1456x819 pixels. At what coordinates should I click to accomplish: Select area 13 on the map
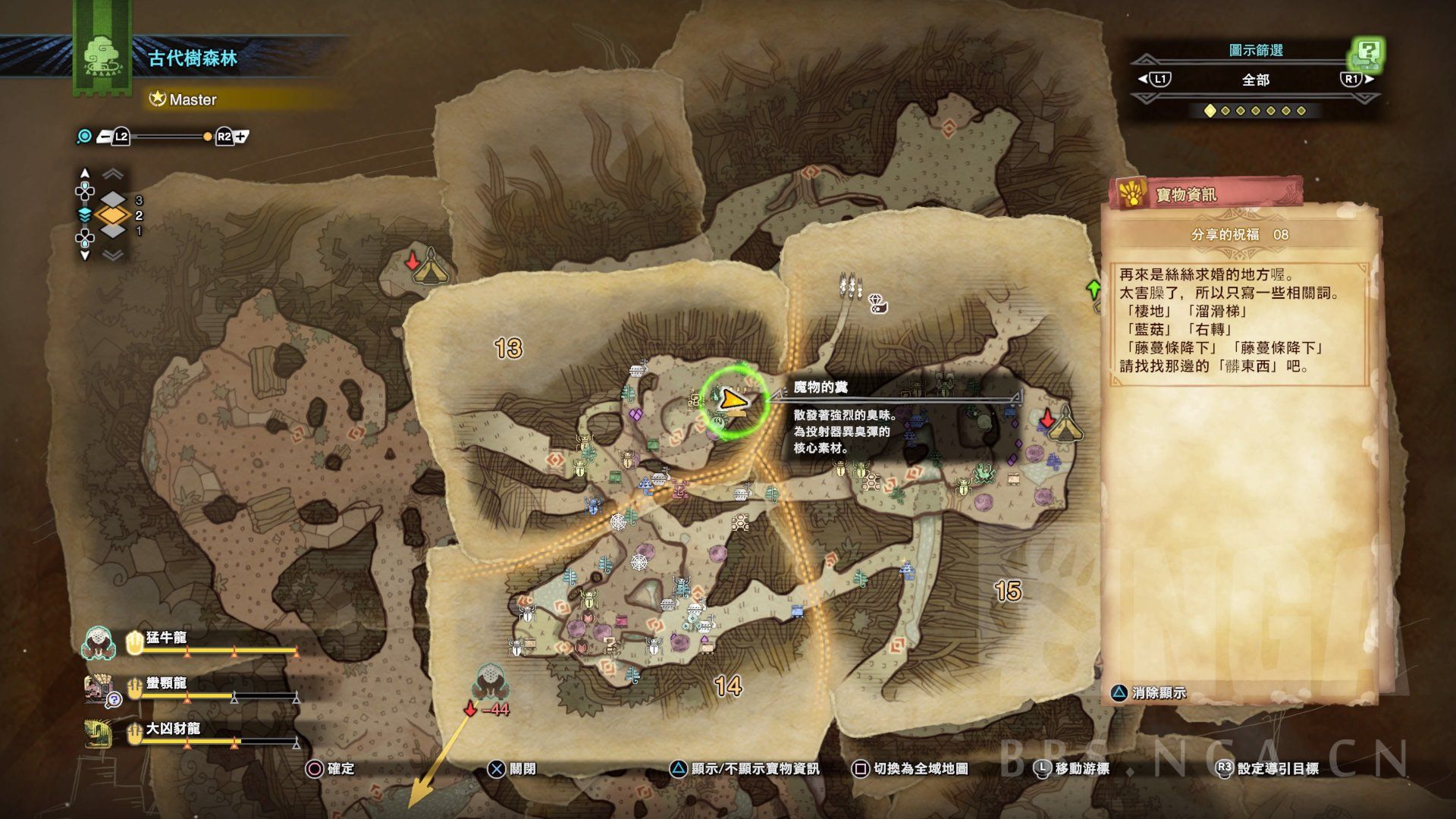(508, 348)
